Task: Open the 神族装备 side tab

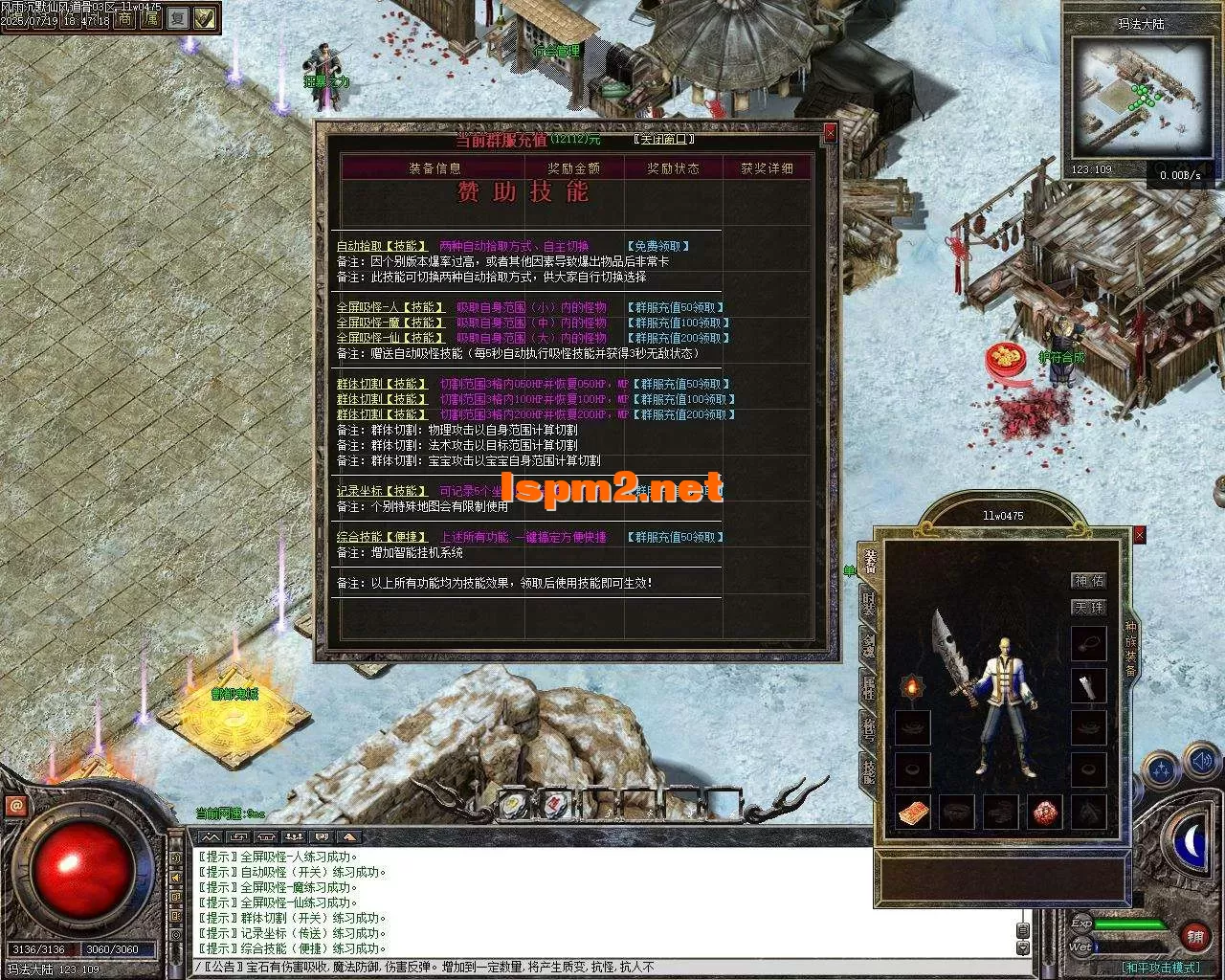Action: point(1130,650)
